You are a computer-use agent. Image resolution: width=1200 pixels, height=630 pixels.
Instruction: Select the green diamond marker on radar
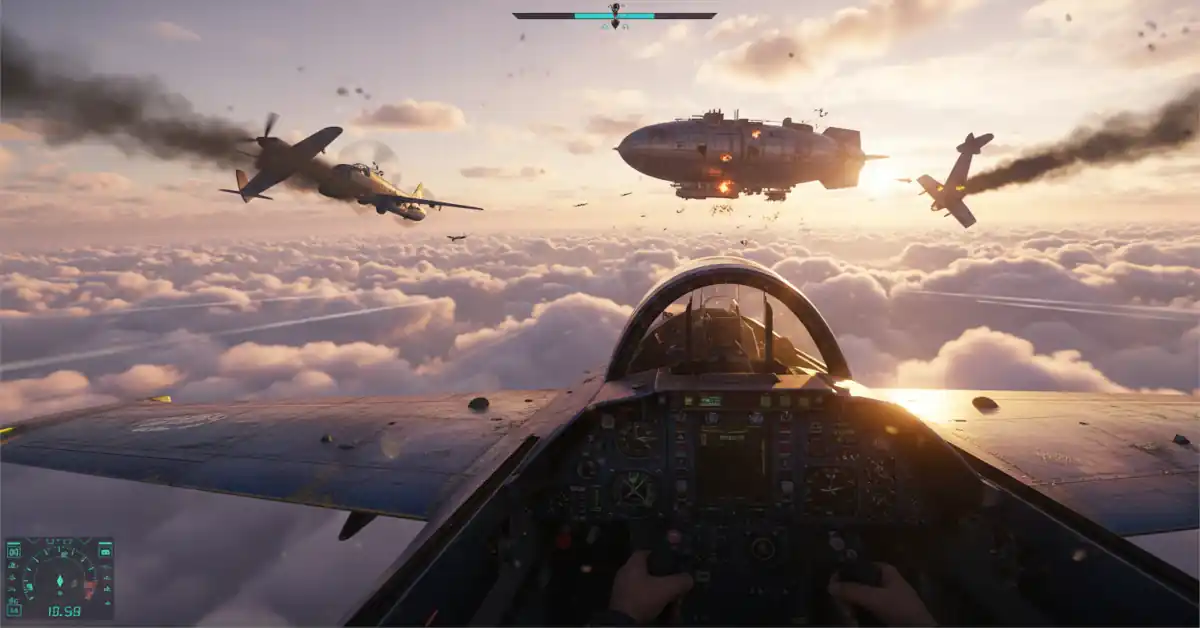coord(59,579)
